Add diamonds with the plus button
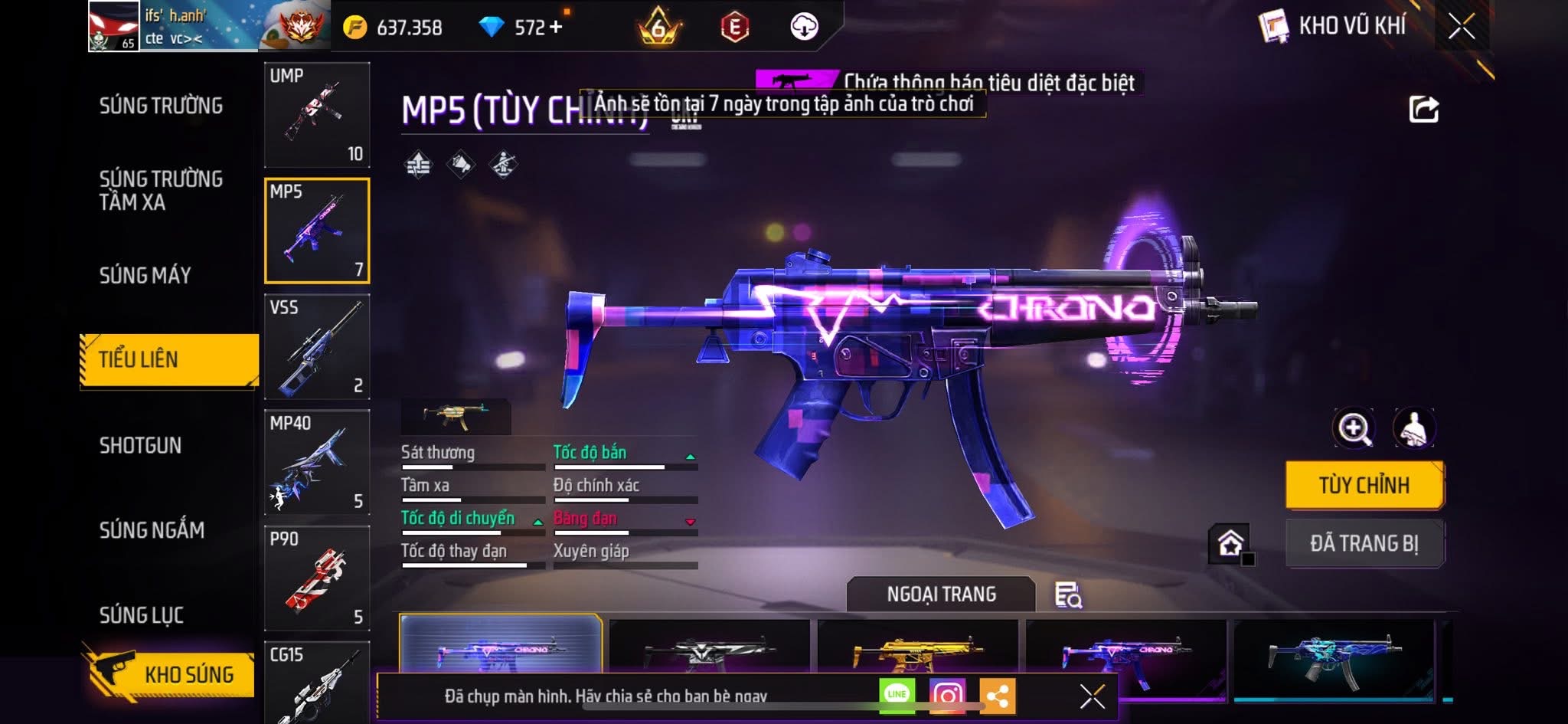 (556, 28)
